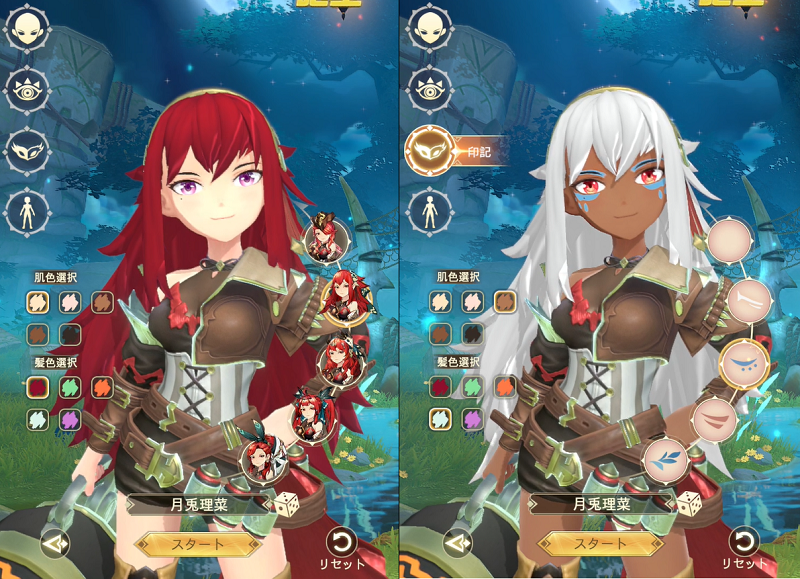Viewport: 800px width, 579px height.
Task: Select the pirate hat hairstyle portrait
Action: click(x=328, y=239)
